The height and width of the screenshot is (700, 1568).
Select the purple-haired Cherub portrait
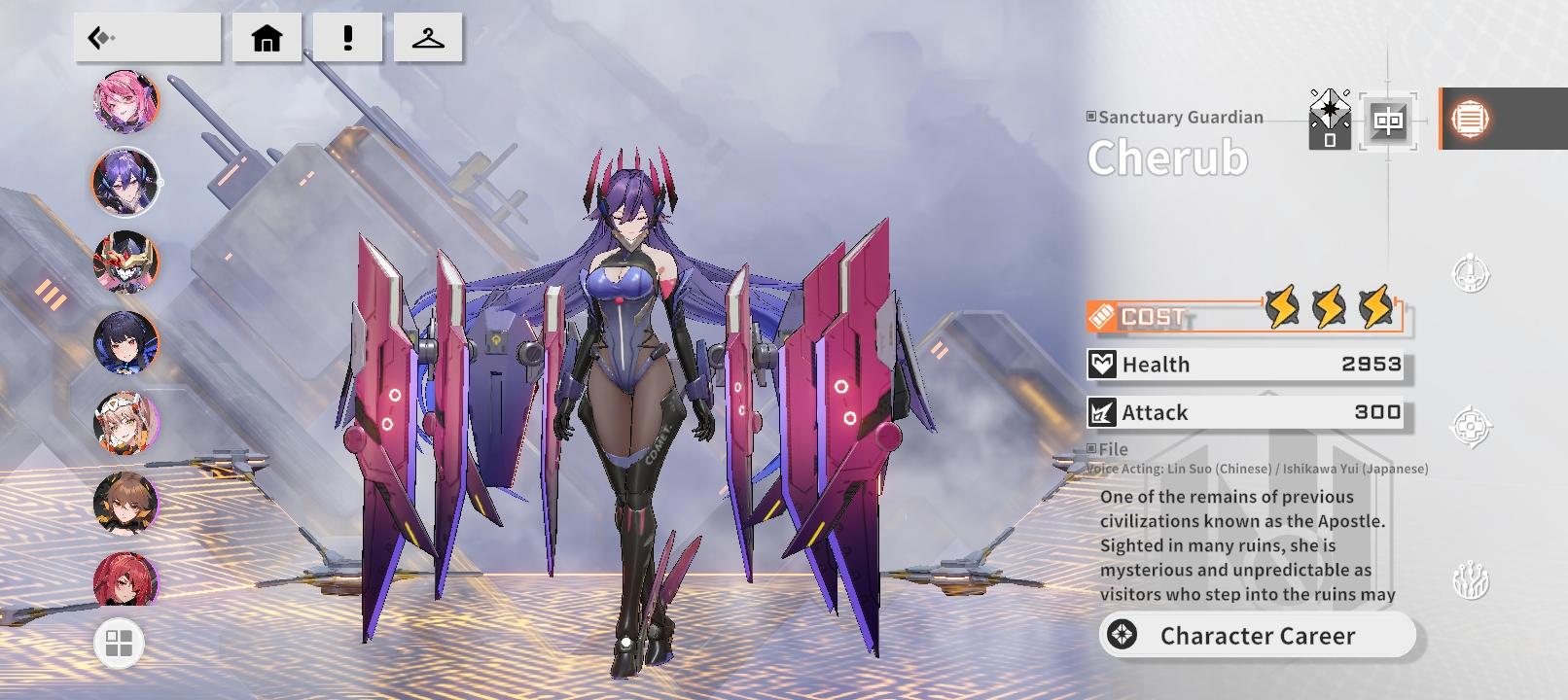(x=126, y=182)
